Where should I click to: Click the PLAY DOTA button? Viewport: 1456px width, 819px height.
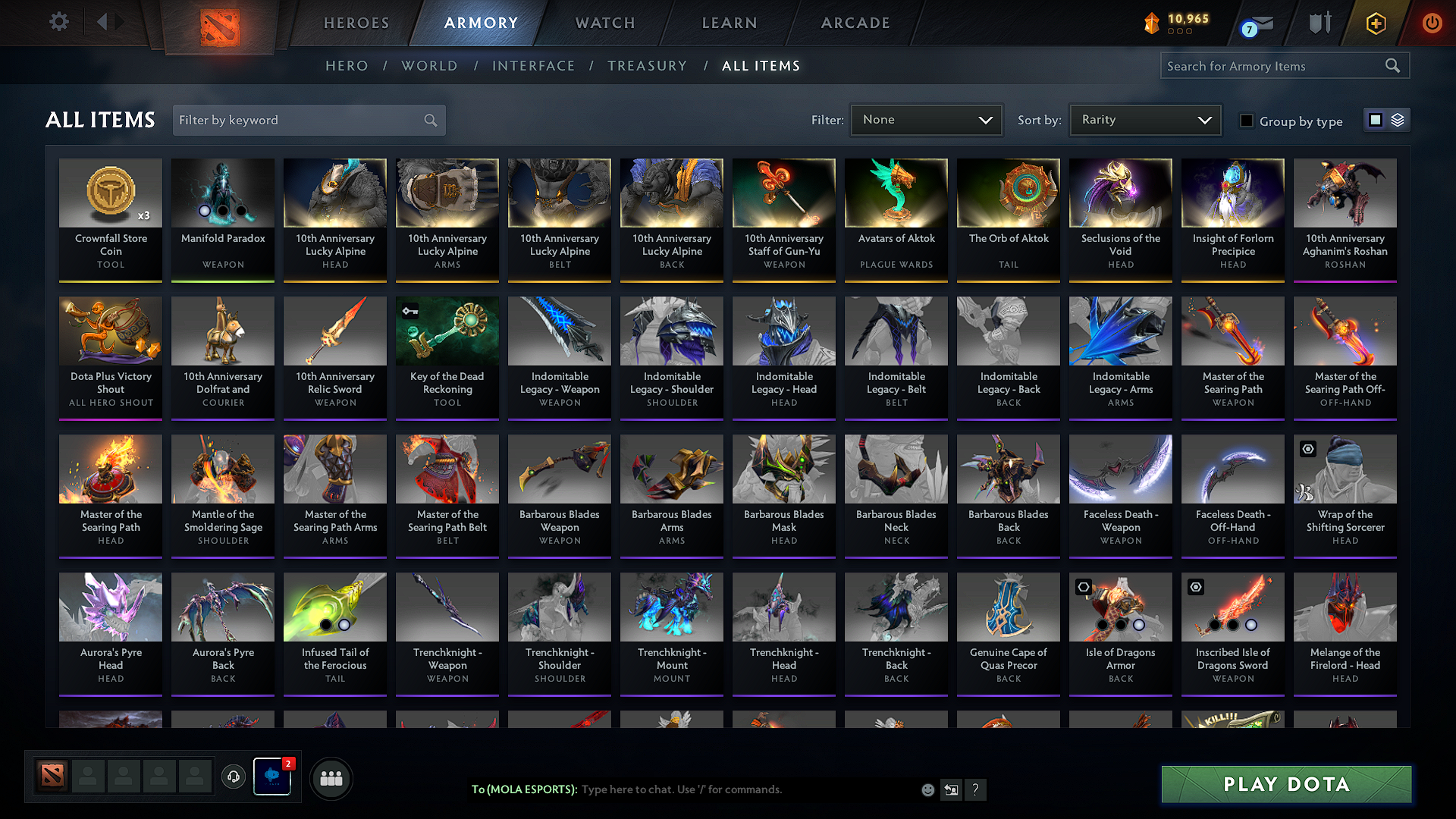coord(1285,784)
